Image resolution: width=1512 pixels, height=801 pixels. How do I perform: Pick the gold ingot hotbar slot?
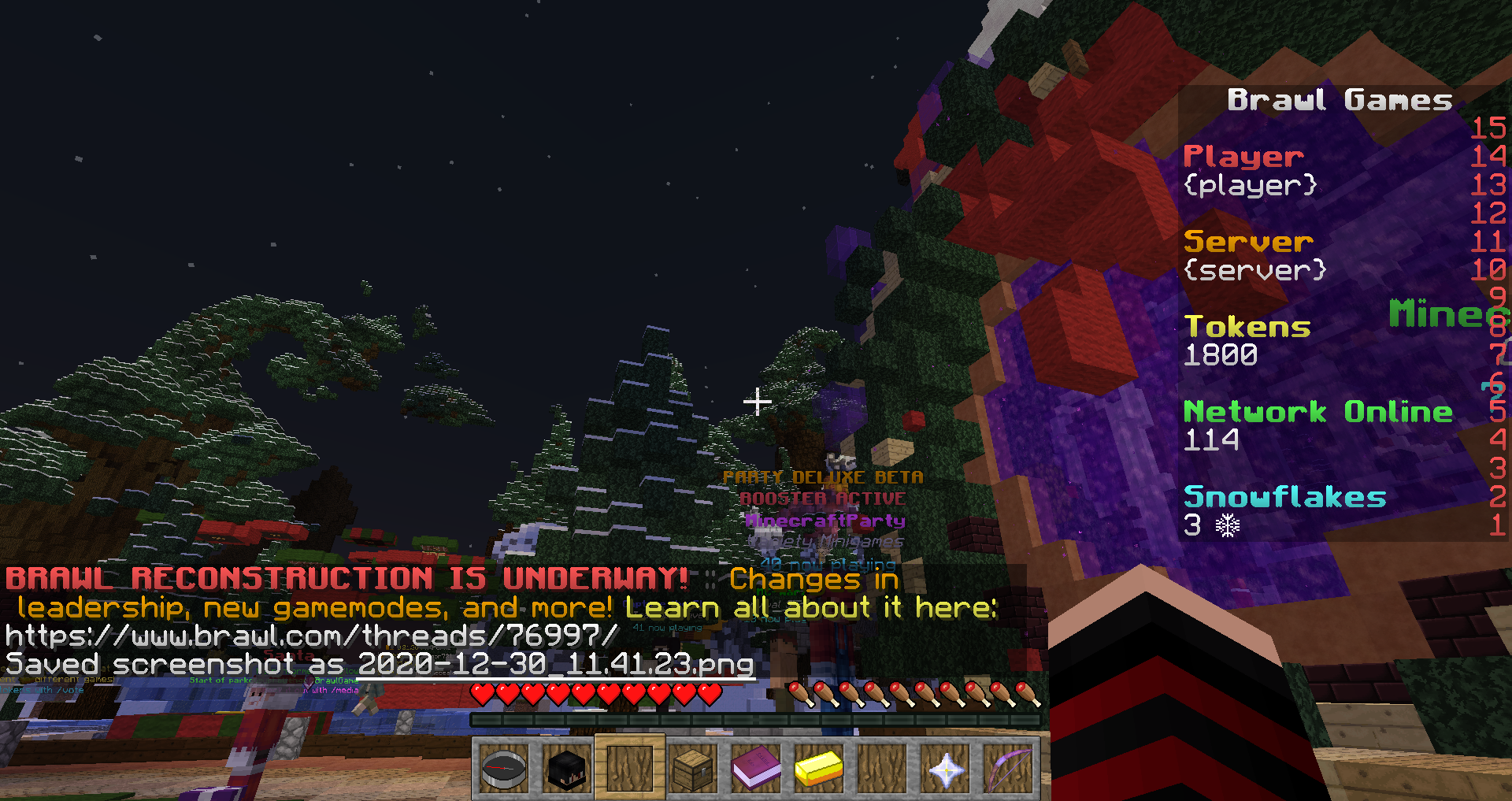[819, 768]
